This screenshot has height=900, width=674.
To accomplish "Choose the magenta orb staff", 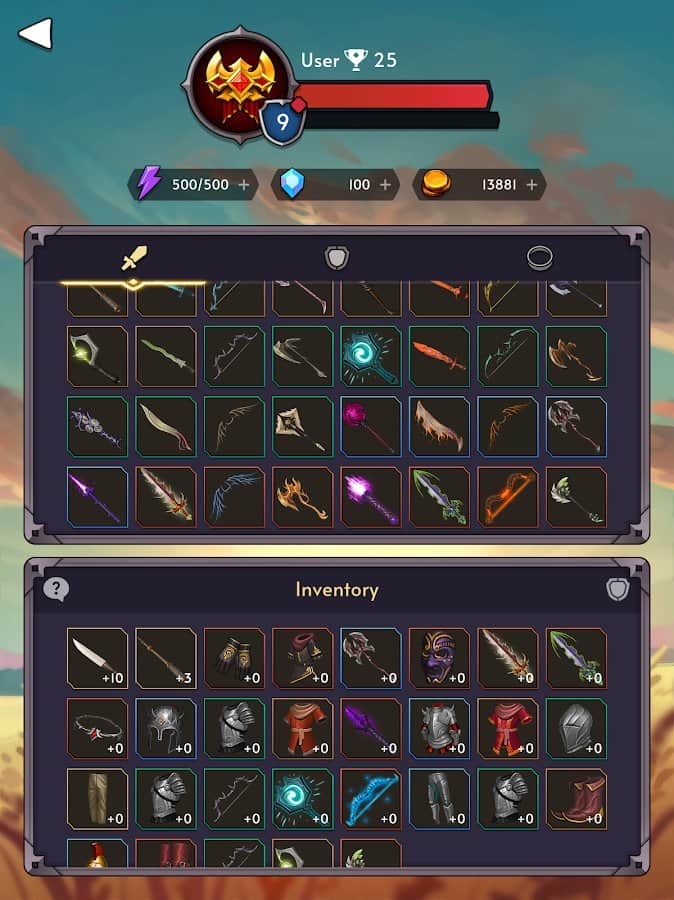I will point(370,427).
